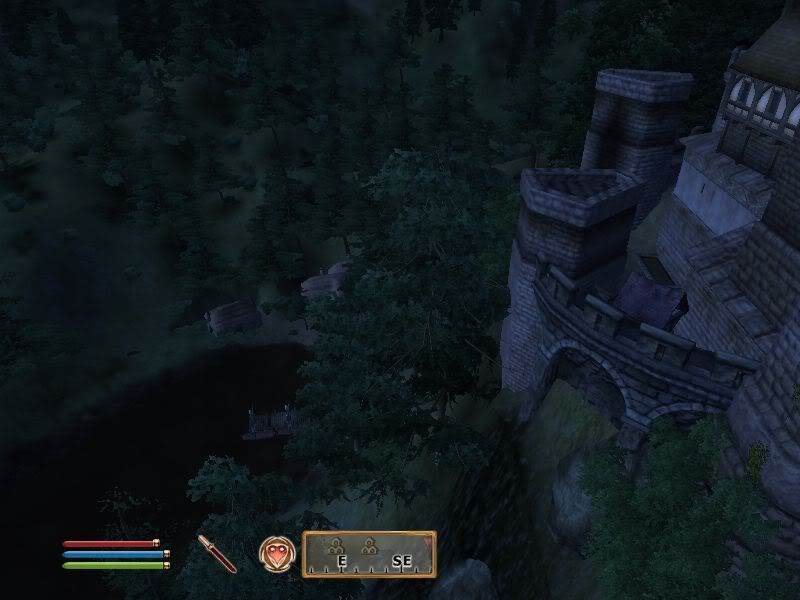The image size is (800, 600).
Task: Click the compass bar showing E and SE
Action: click(369, 554)
